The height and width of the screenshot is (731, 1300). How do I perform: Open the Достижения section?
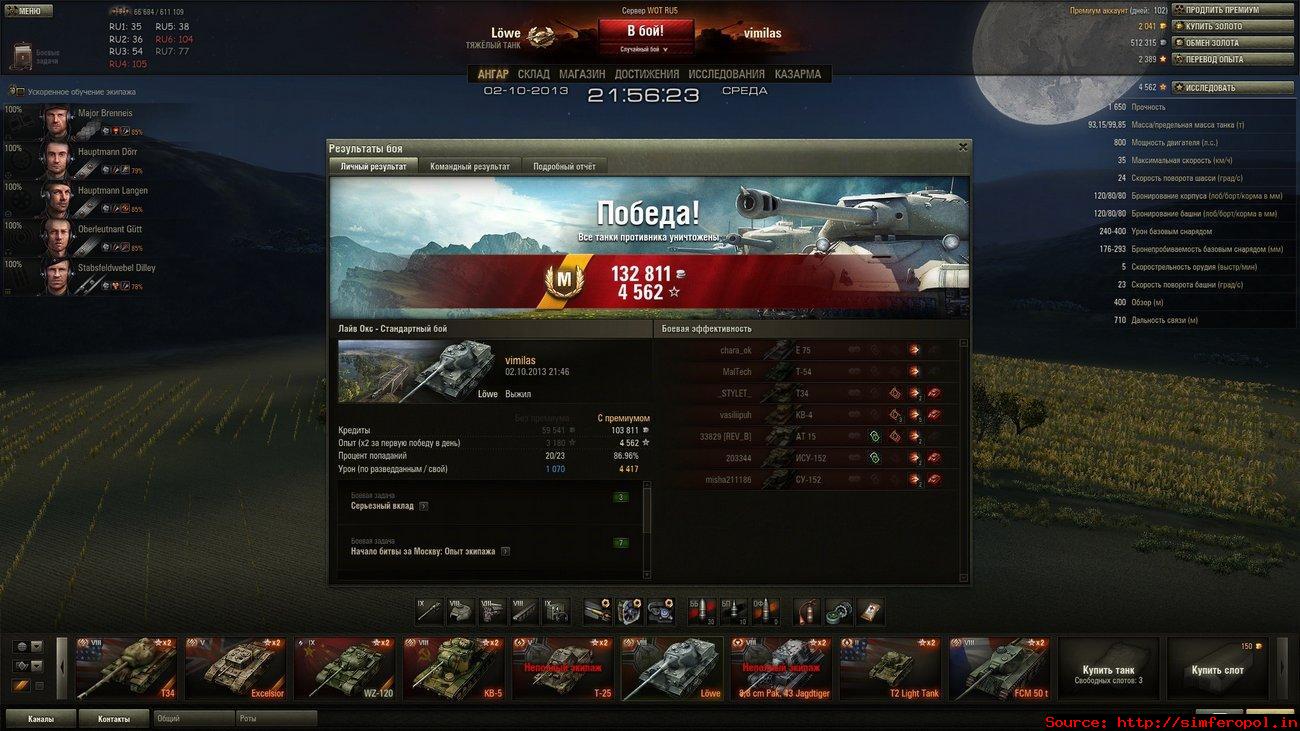pyautogui.click(x=646, y=74)
